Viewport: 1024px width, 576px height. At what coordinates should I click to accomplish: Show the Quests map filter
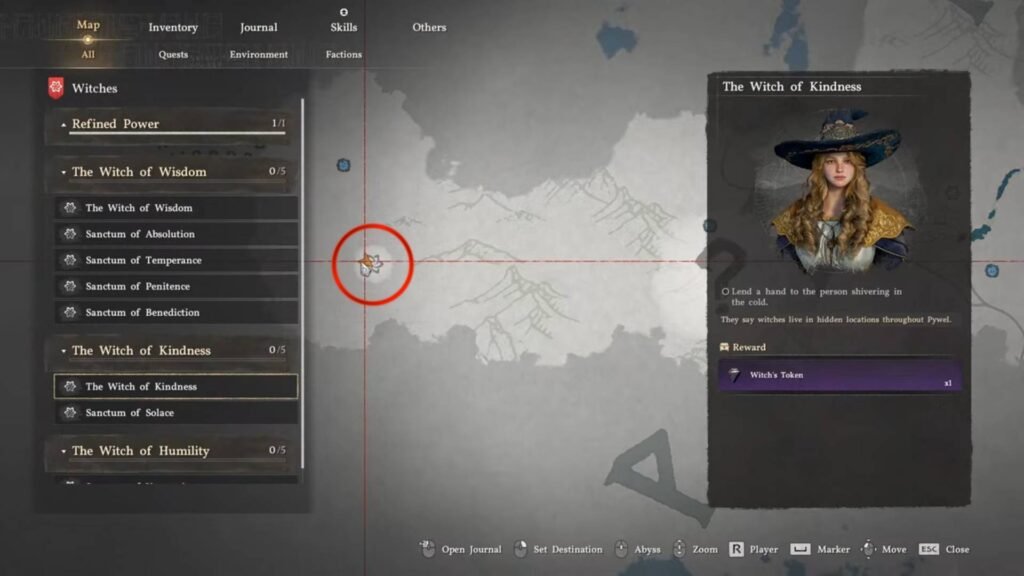(173, 55)
